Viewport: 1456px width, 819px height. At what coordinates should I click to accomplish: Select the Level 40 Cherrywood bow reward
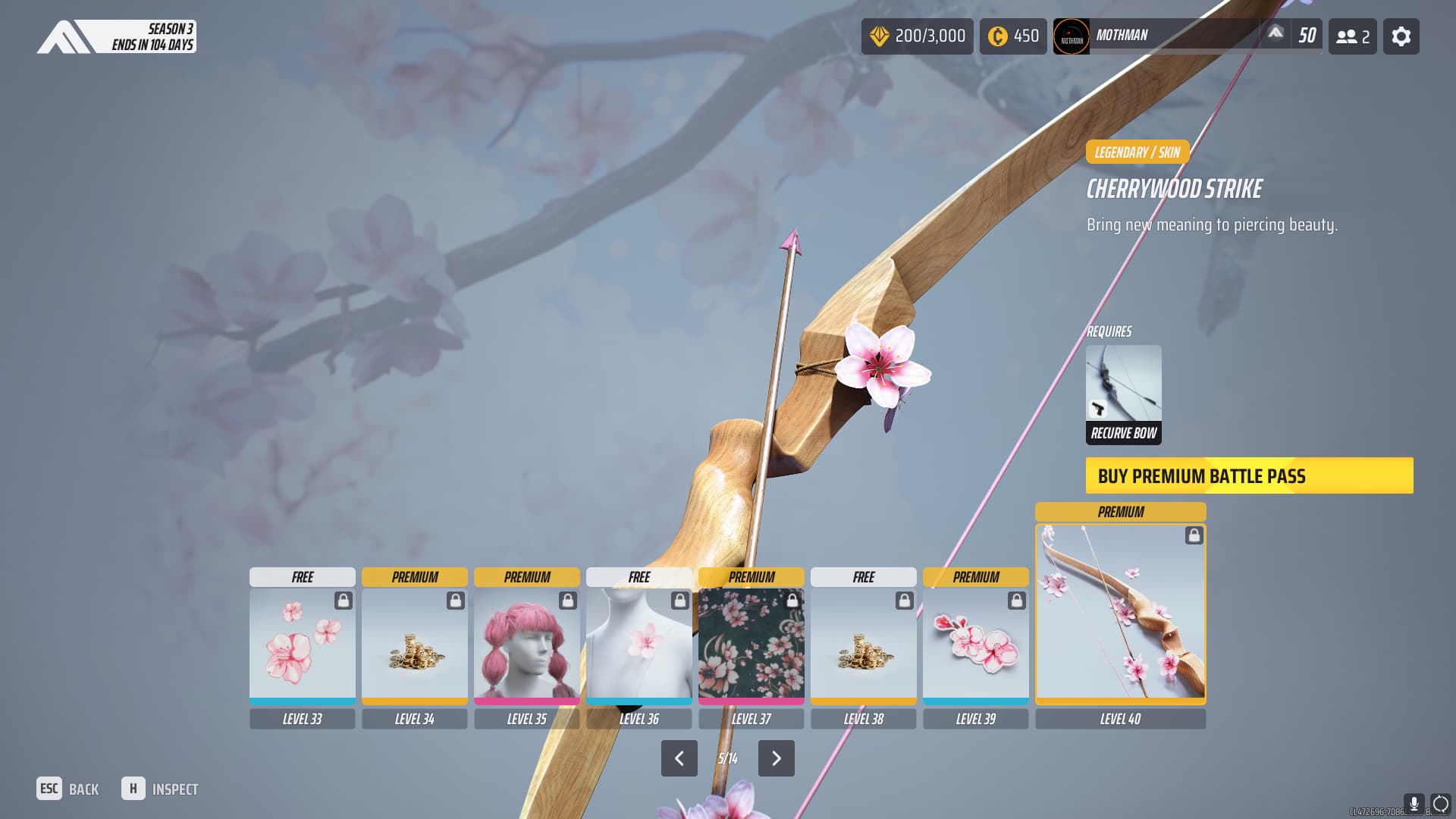(x=1120, y=613)
